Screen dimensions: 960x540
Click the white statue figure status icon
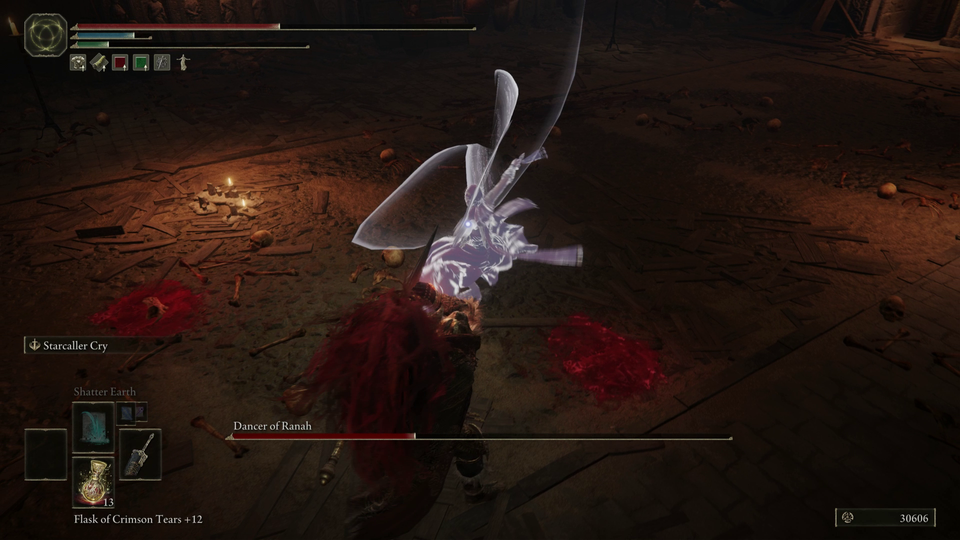point(182,62)
